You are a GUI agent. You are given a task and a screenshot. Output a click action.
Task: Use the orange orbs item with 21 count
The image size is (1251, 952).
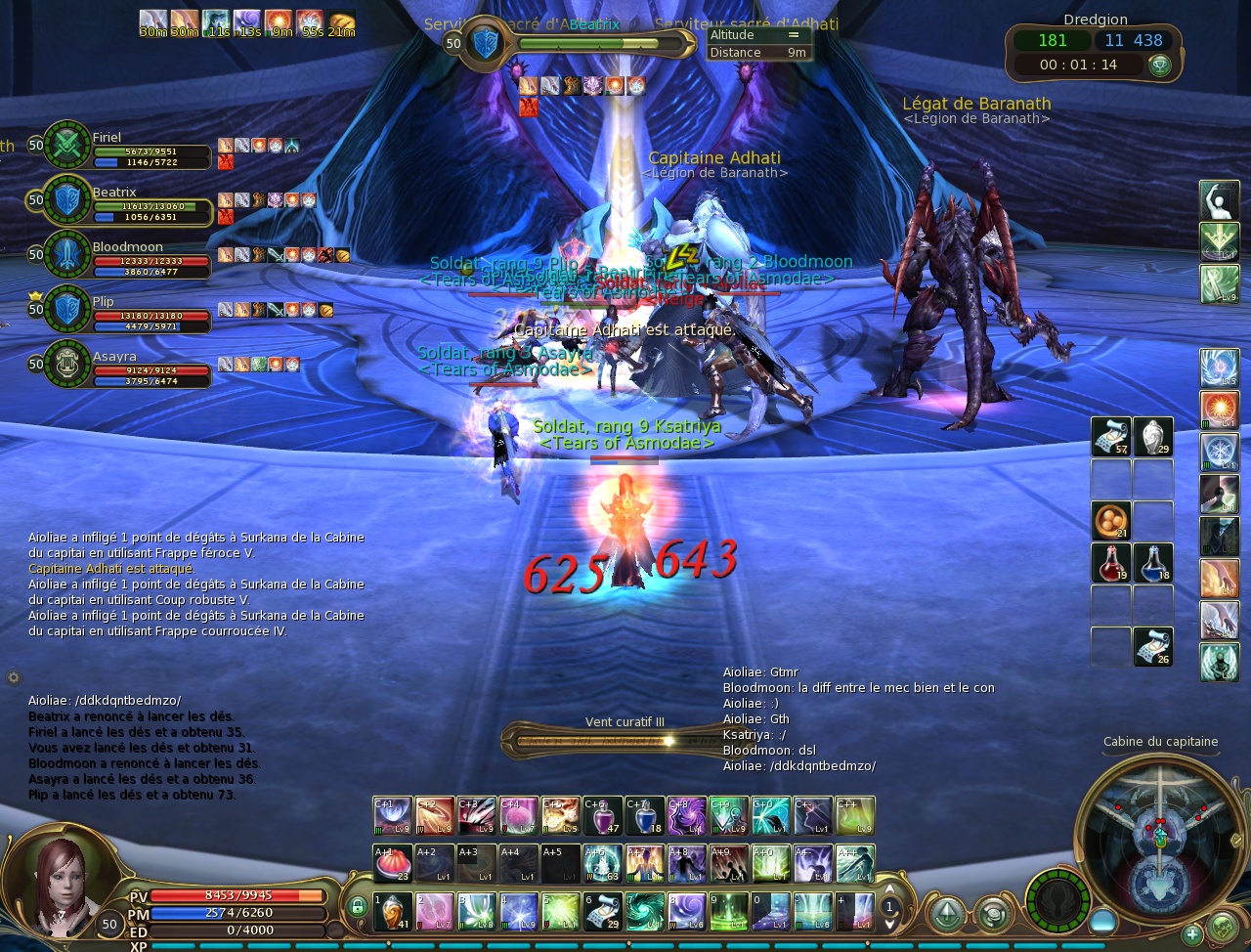pos(1110,521)
